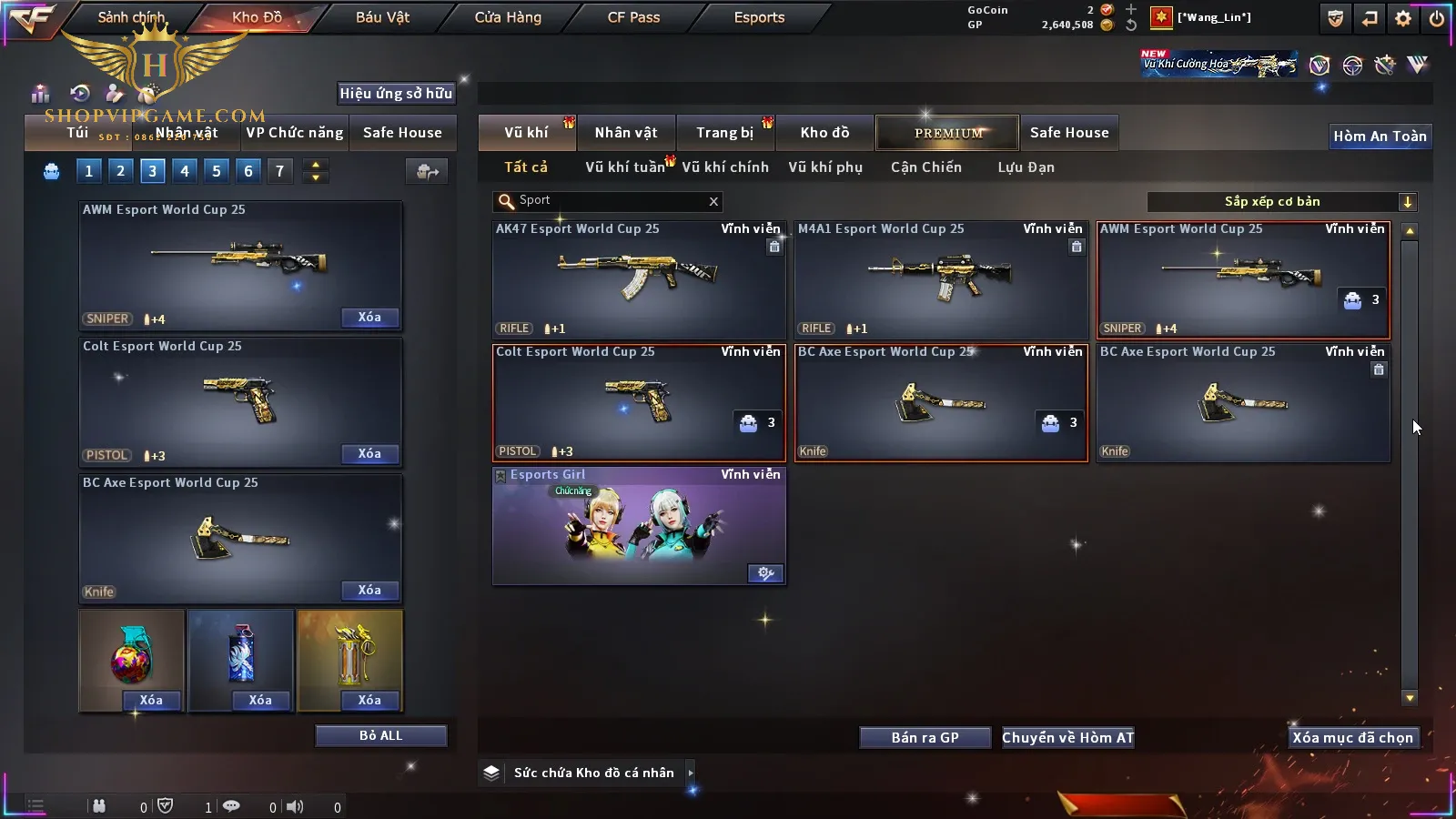Show Cận Chiến melee weapons
The width and height of the screenshot is (1456, 819).
pos(925,167)
